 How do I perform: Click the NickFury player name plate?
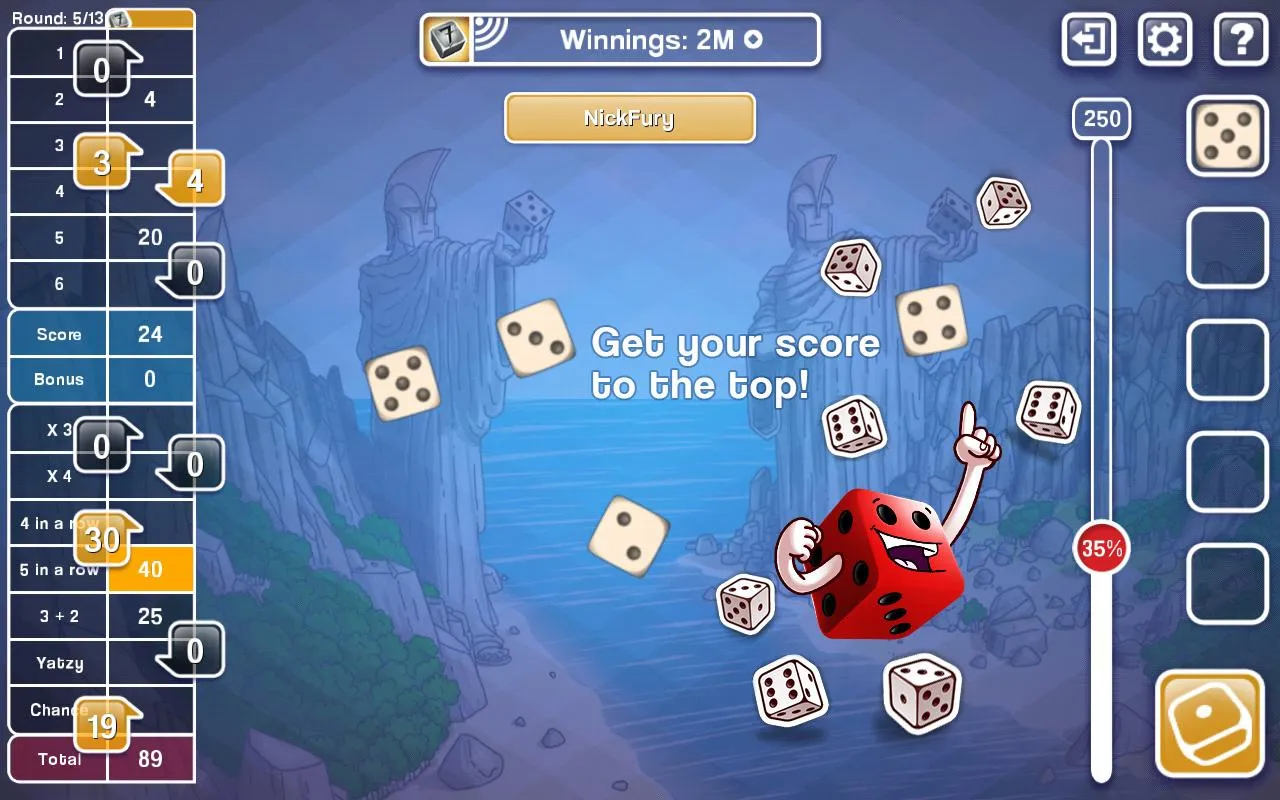point(629,119)
